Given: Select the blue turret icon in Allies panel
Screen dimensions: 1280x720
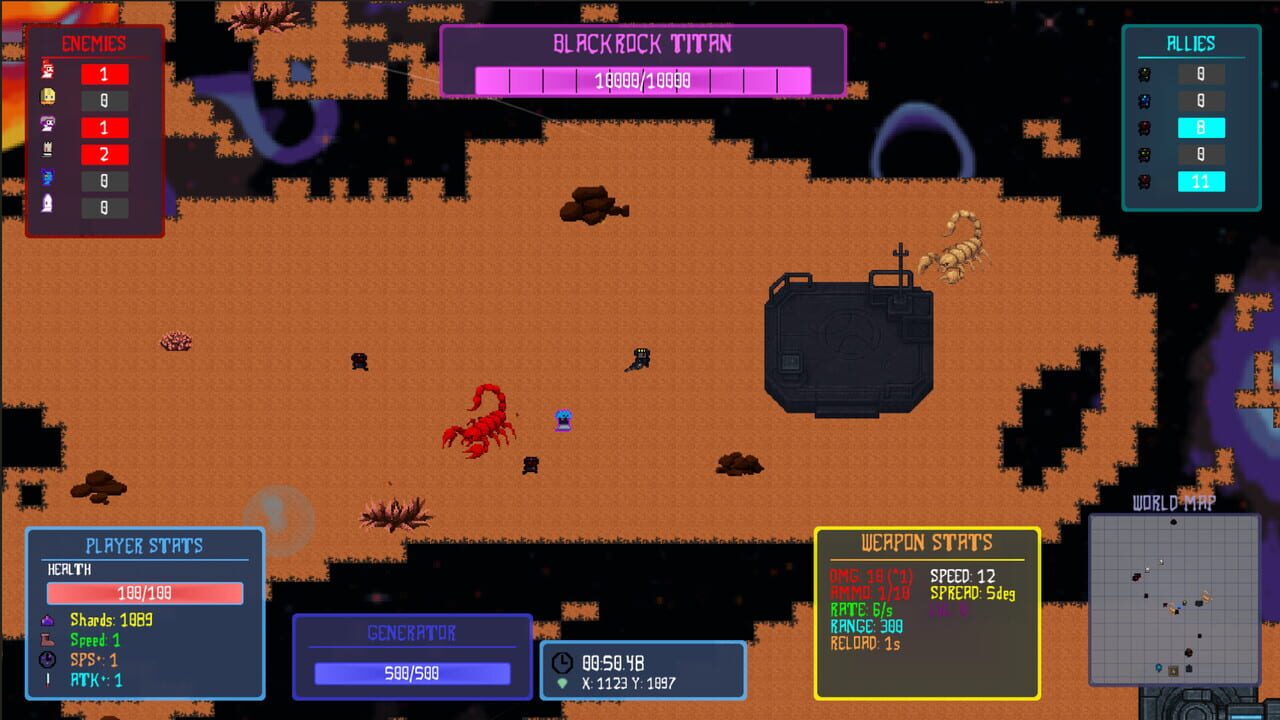Looking at the screenshot, I should click(1143, 100).
